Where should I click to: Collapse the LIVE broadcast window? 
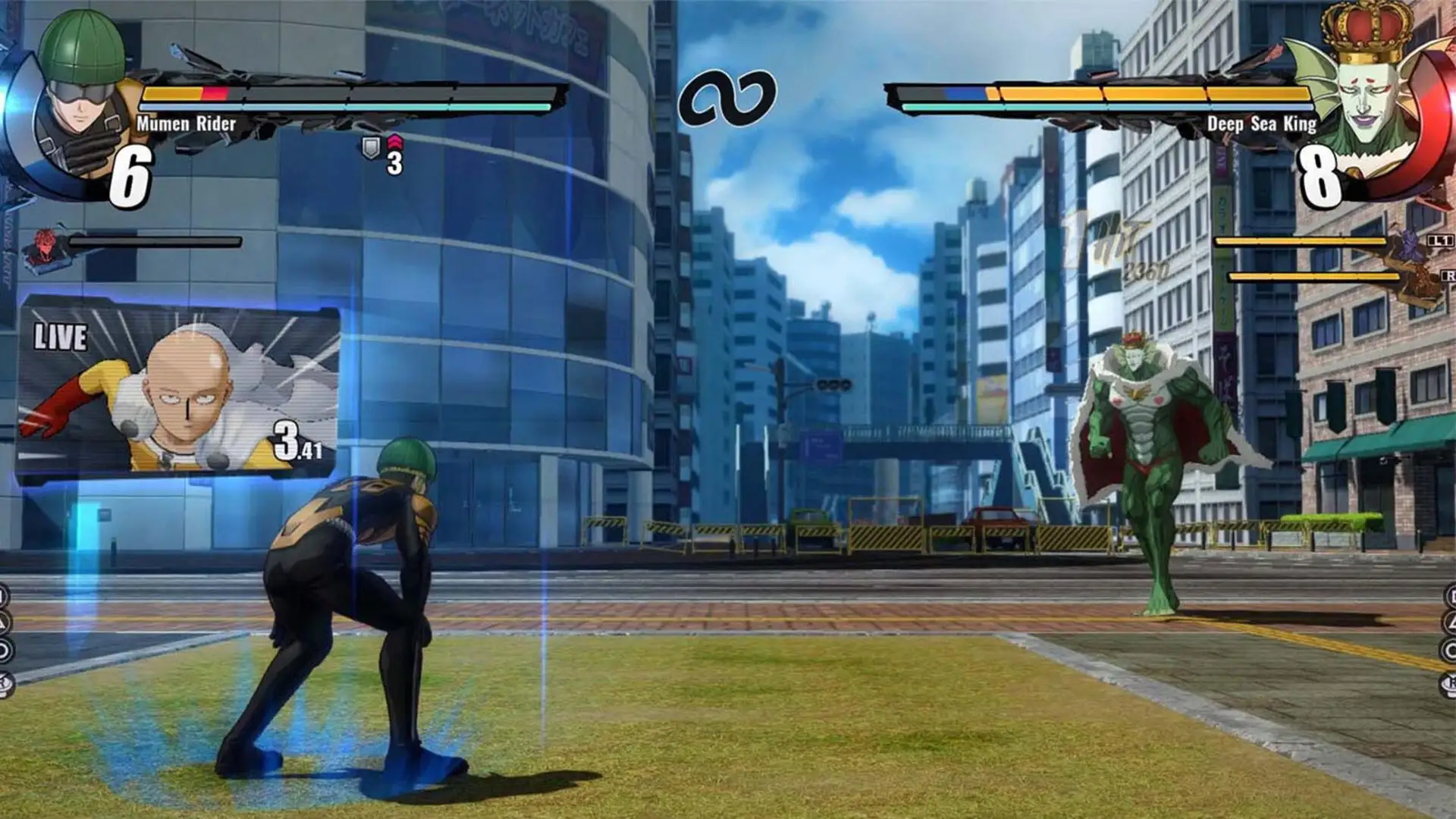coord(182,387)
